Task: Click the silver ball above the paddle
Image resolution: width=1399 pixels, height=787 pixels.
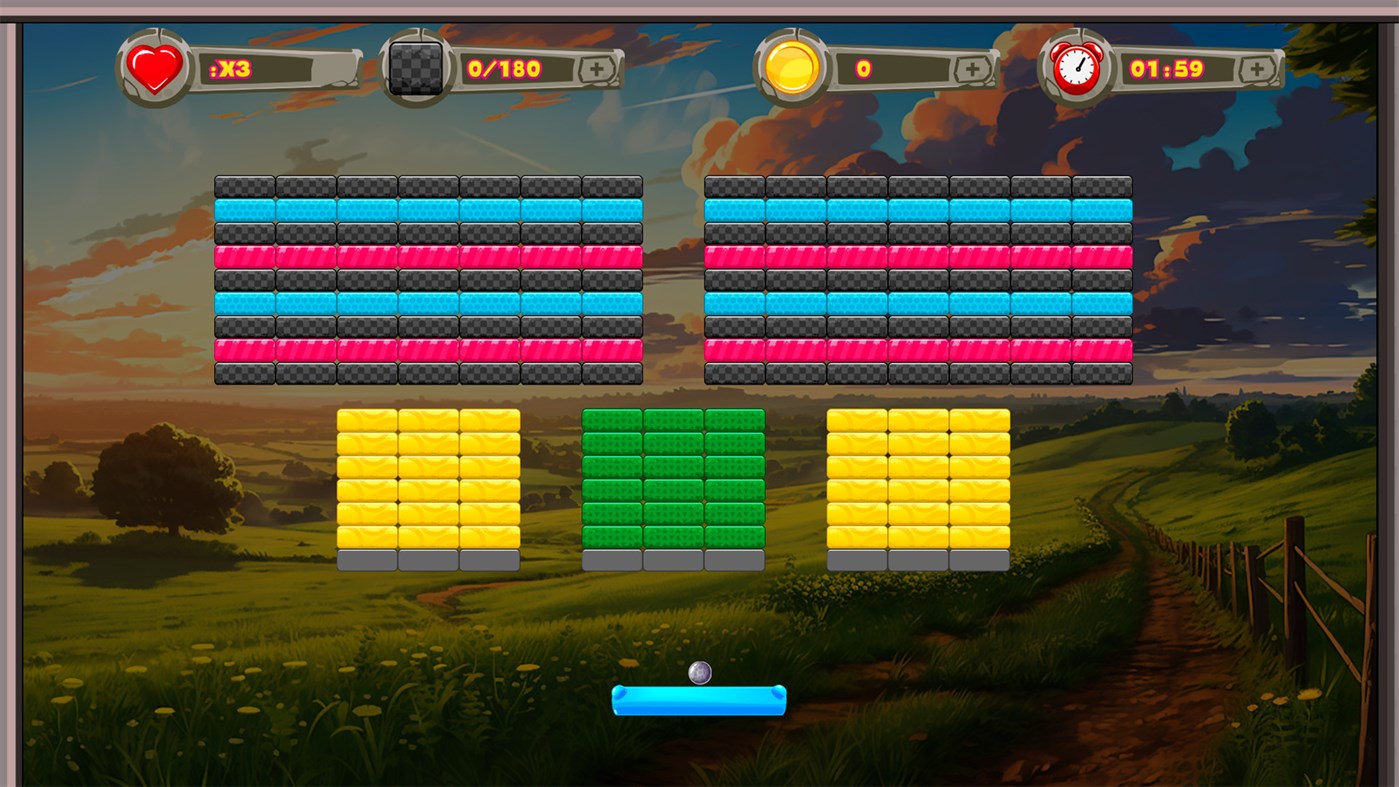Action: pyautogui.click(x=699, y=672)
